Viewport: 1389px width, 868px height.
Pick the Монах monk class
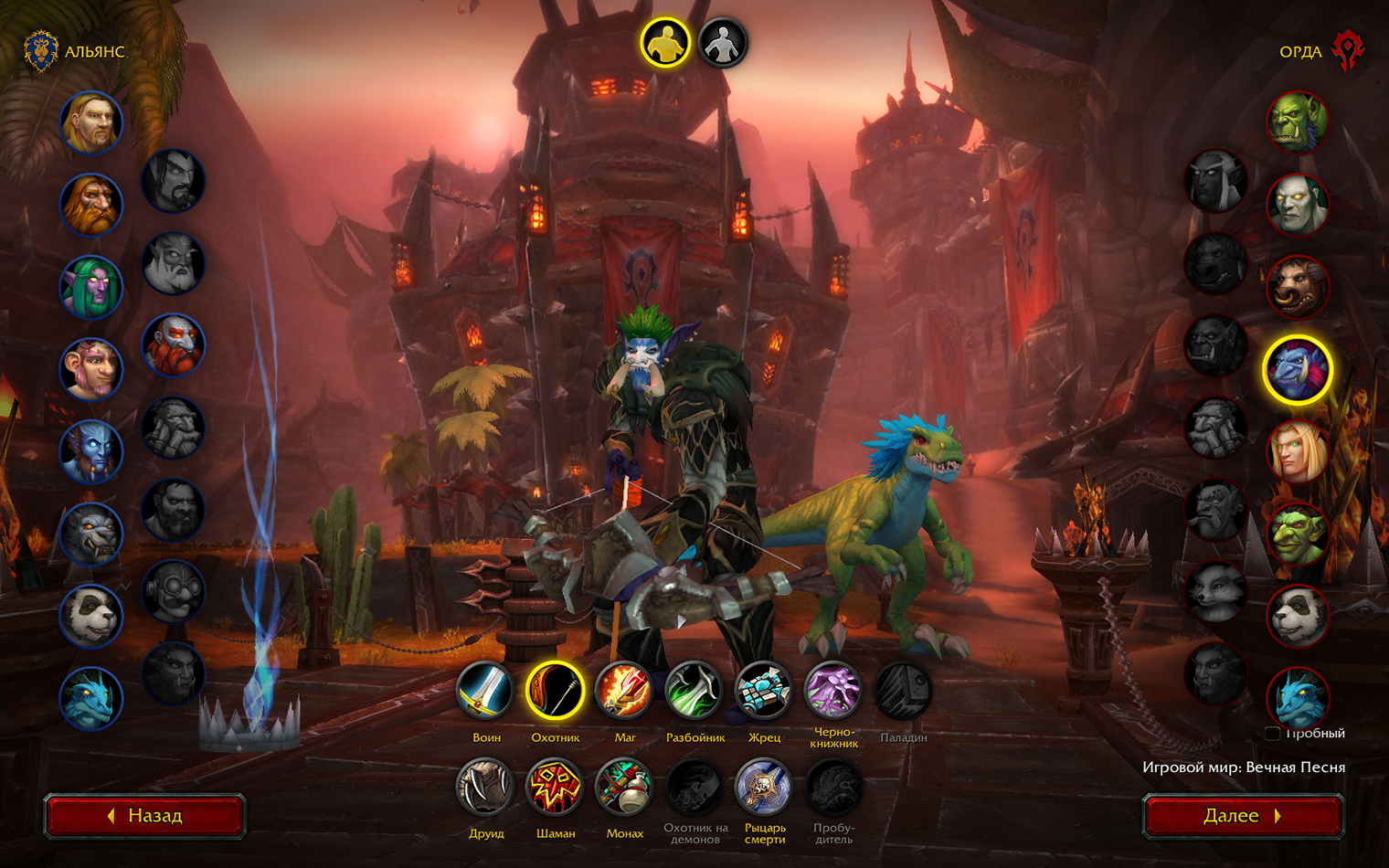[624, 788]
